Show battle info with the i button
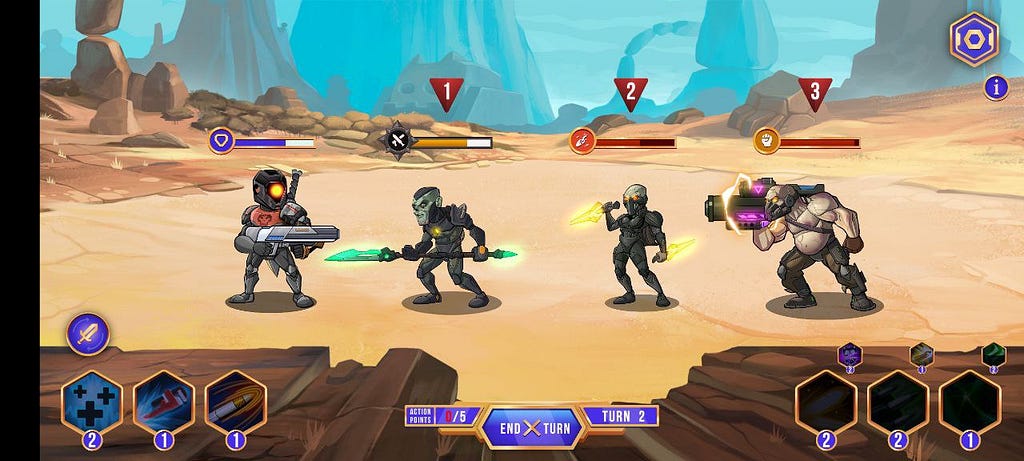The width and height of the screenshot is (1024, 461). pyautogui.click(x=996, y=88)
